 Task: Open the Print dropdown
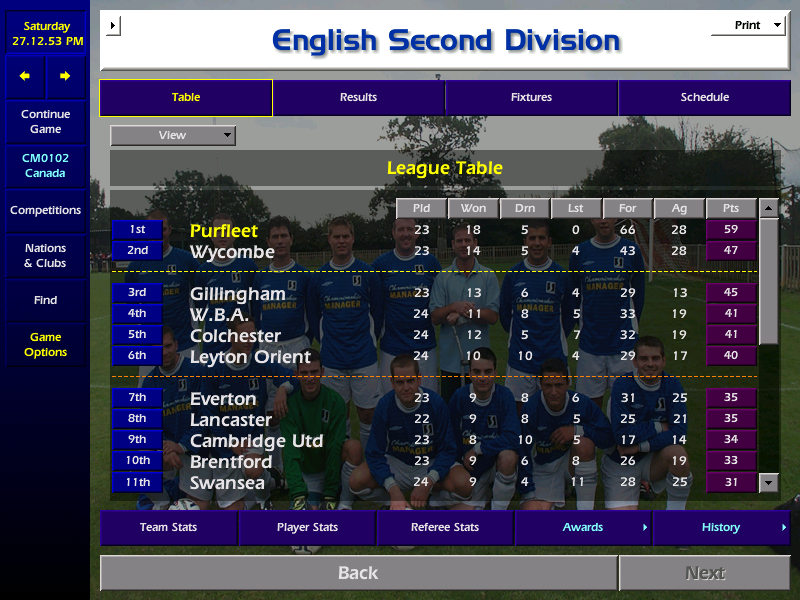click(x=748, y=25)
